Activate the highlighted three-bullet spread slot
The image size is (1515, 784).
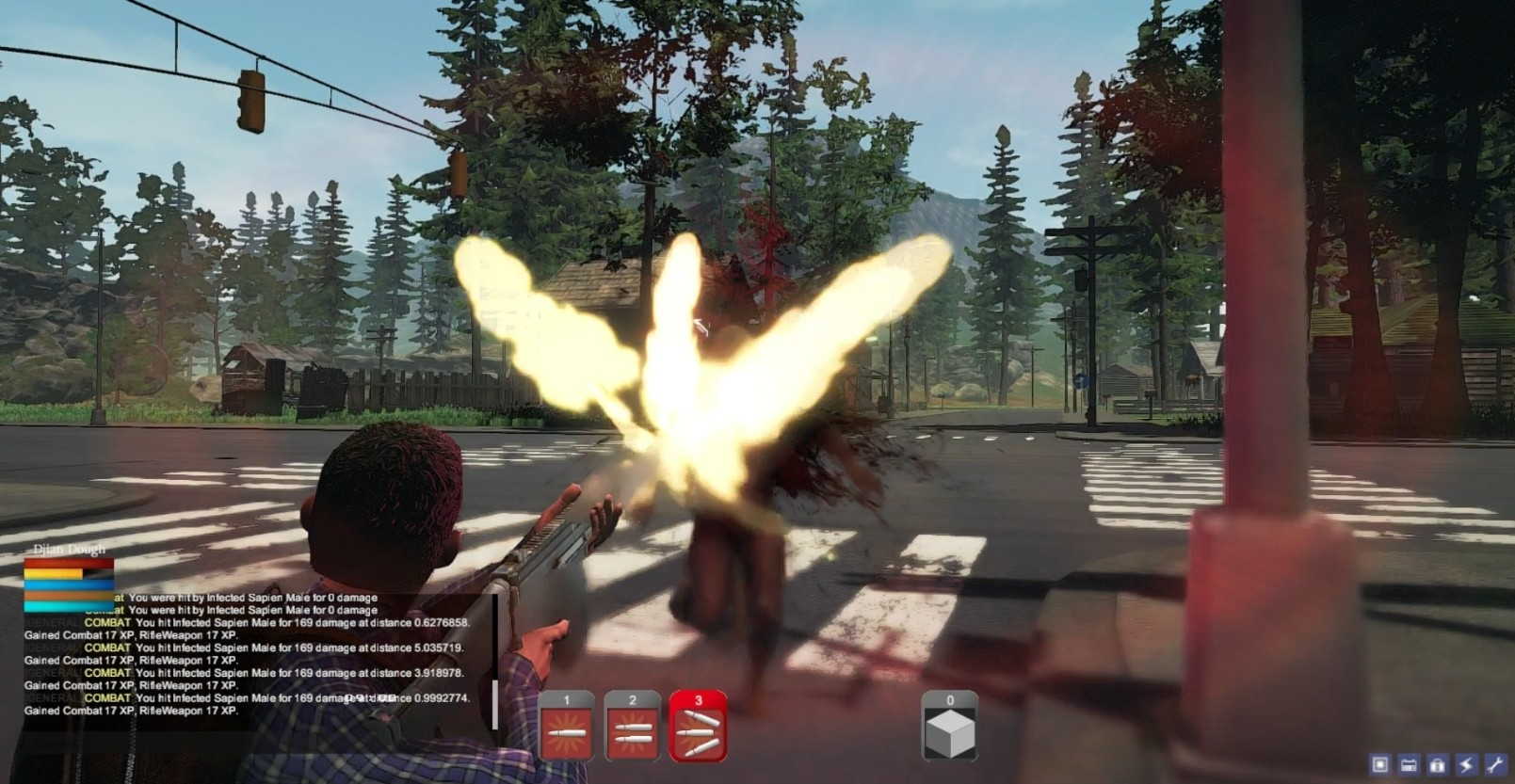coord(698,727)
